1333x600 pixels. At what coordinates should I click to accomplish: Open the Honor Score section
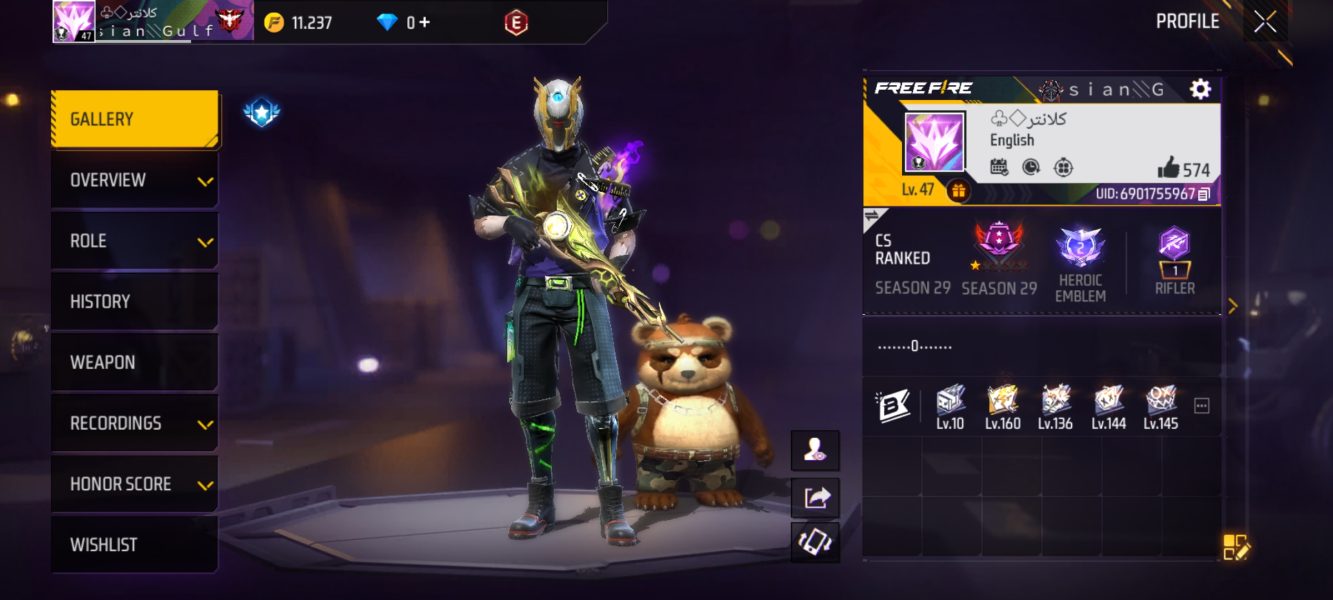coord(134,484)
